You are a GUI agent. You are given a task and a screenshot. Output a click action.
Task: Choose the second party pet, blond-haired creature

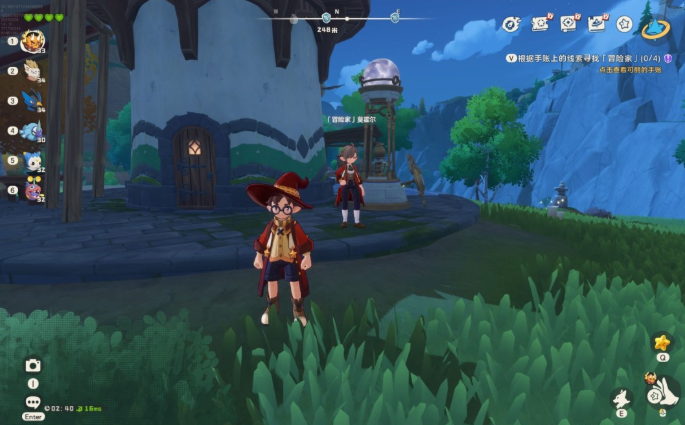coord(32,71)
